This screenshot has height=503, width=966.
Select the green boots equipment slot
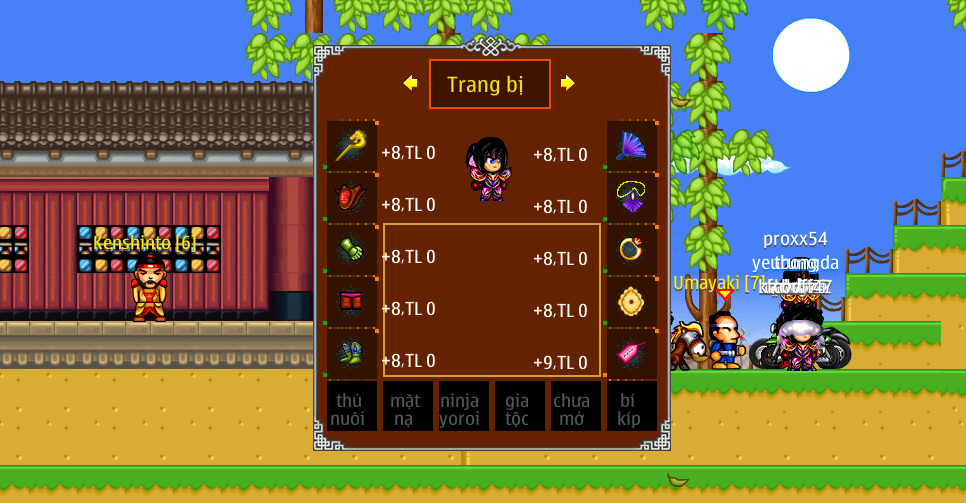pos(352,354)
